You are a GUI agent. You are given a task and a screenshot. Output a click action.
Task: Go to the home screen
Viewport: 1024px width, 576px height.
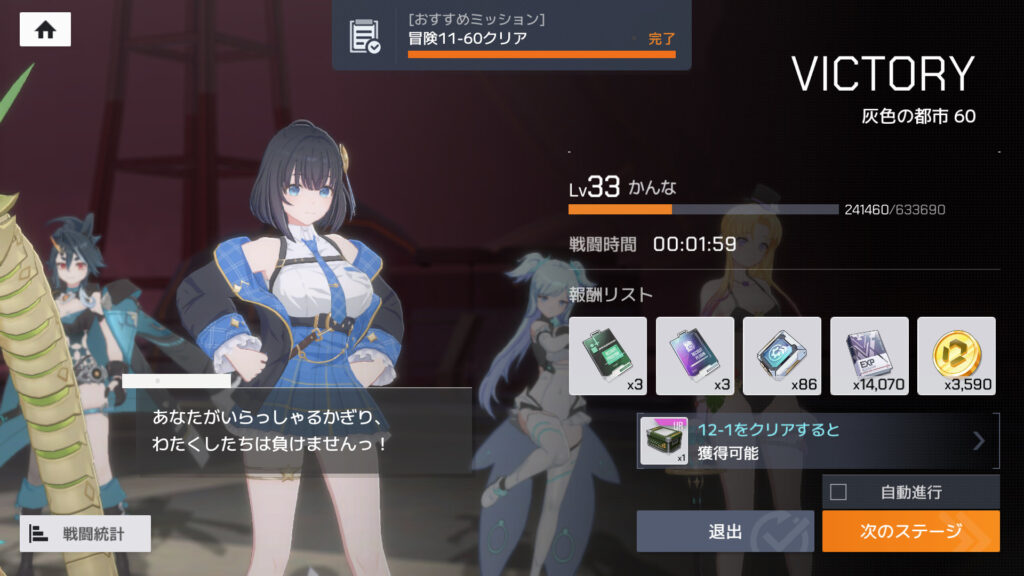point(45,30)
